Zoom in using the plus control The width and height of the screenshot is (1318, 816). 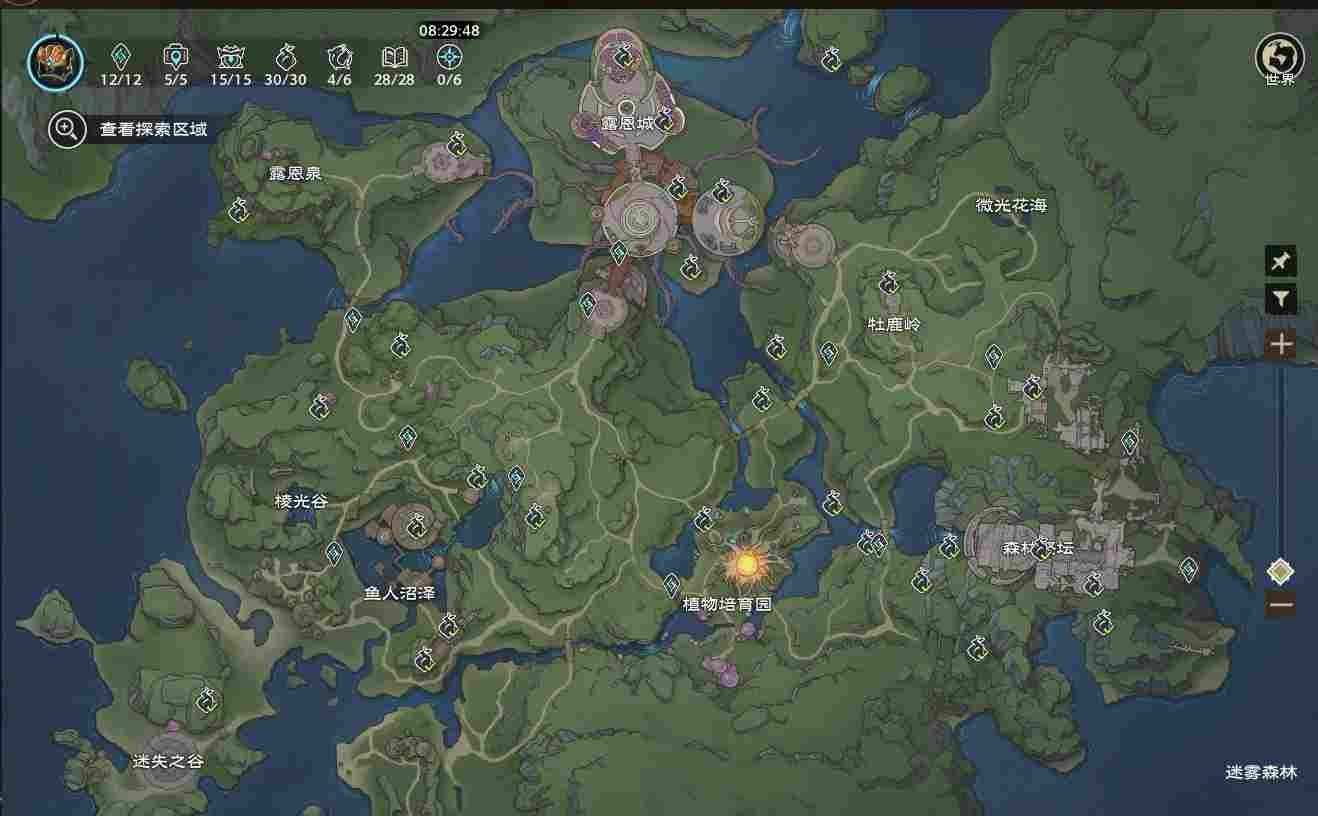click(x=1281, y=343)
